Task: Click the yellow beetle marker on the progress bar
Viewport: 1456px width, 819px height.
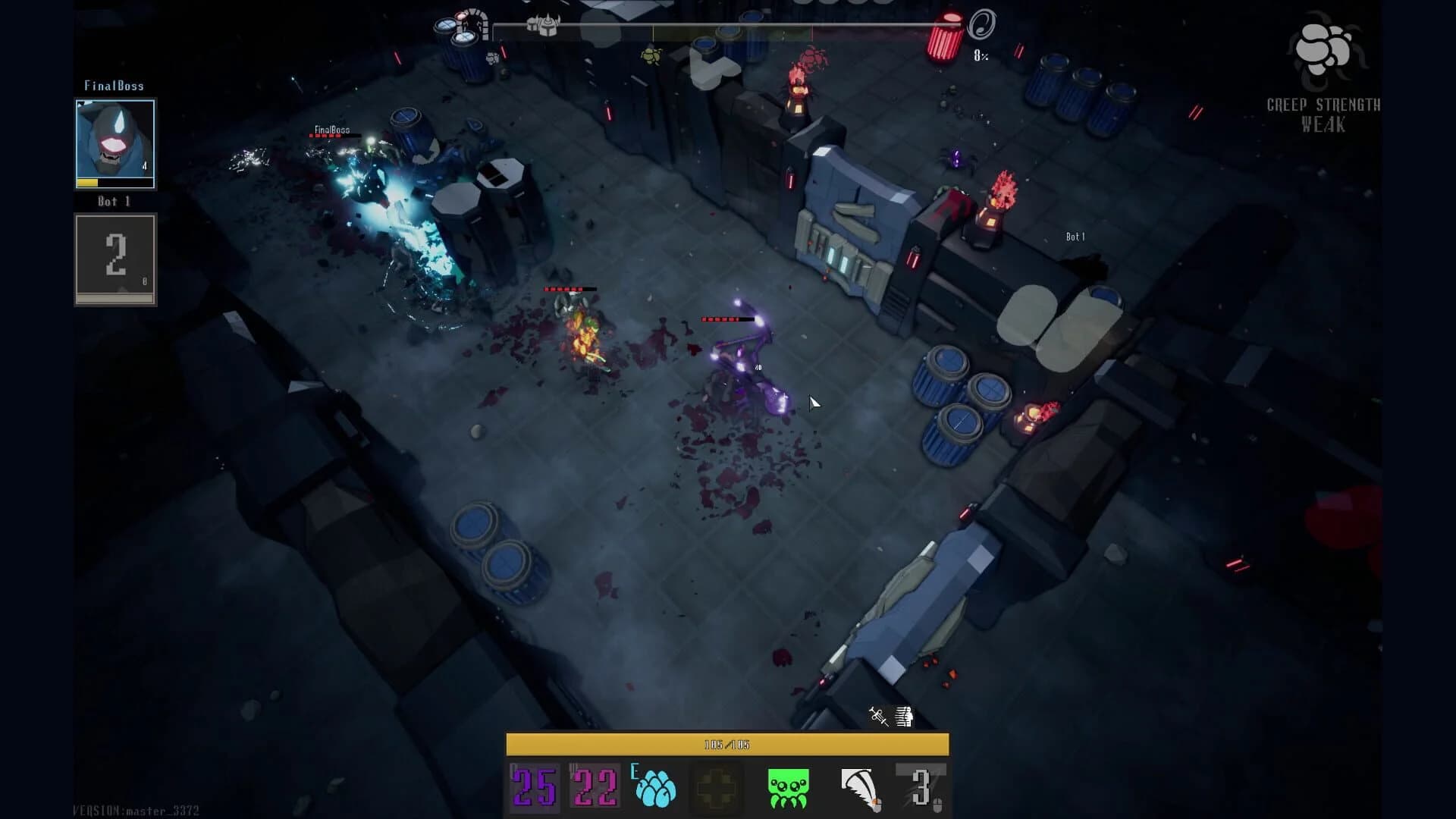Action: tap(651, 56)
